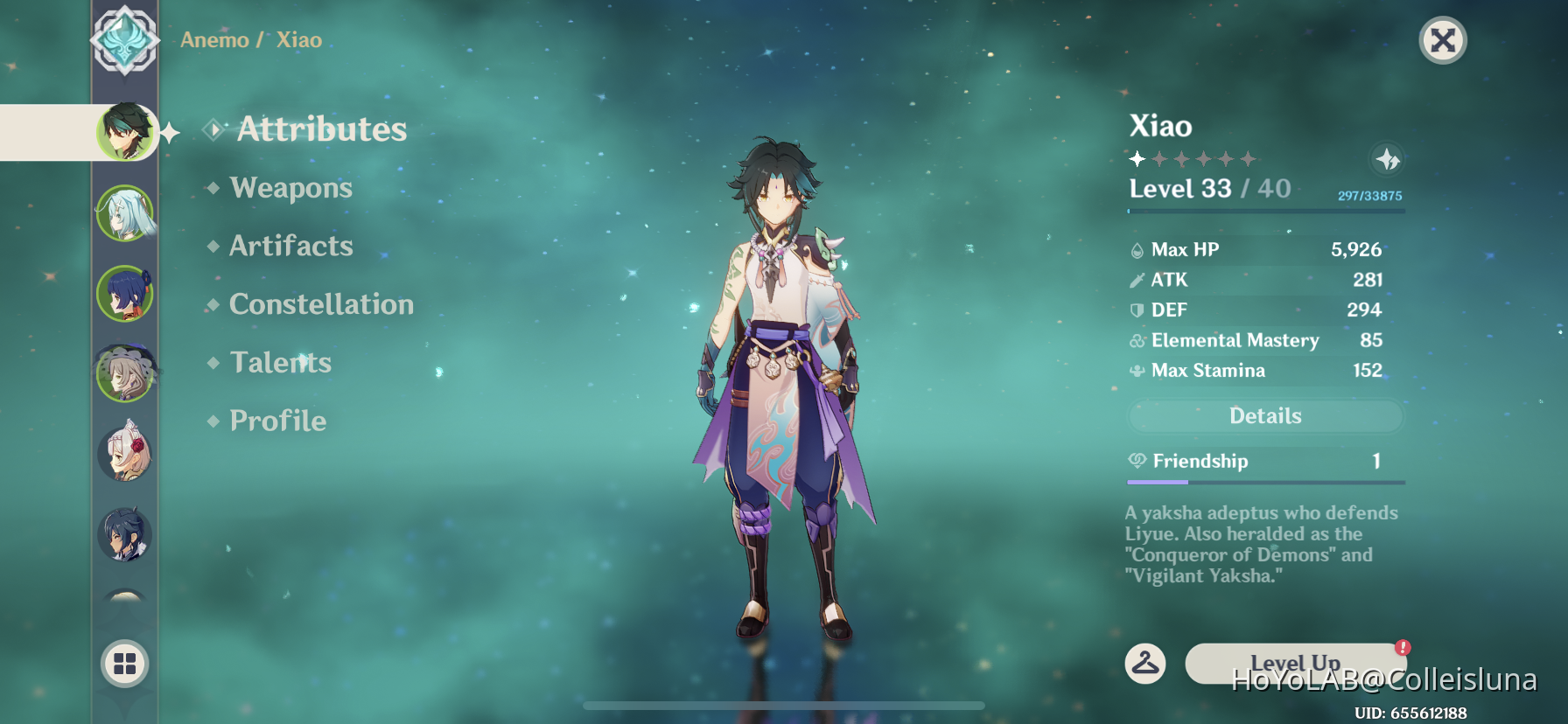The image size is (1568, 724).
Task: Select Xiao's portrait in the character sidebar
Action: tap(125, 132)
